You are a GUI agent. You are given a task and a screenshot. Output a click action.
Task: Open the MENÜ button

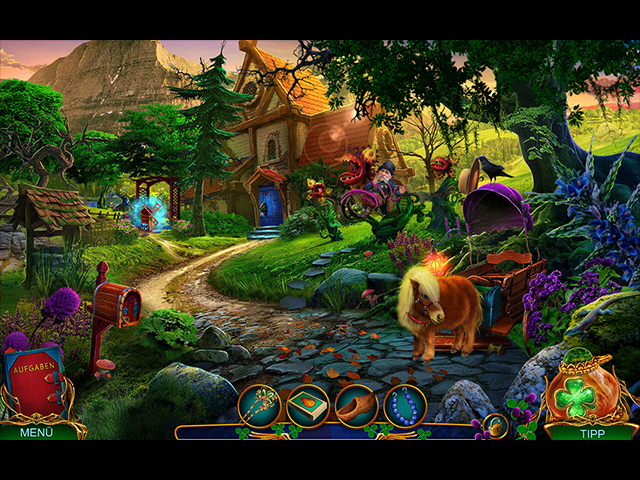[x=36, y=432]
